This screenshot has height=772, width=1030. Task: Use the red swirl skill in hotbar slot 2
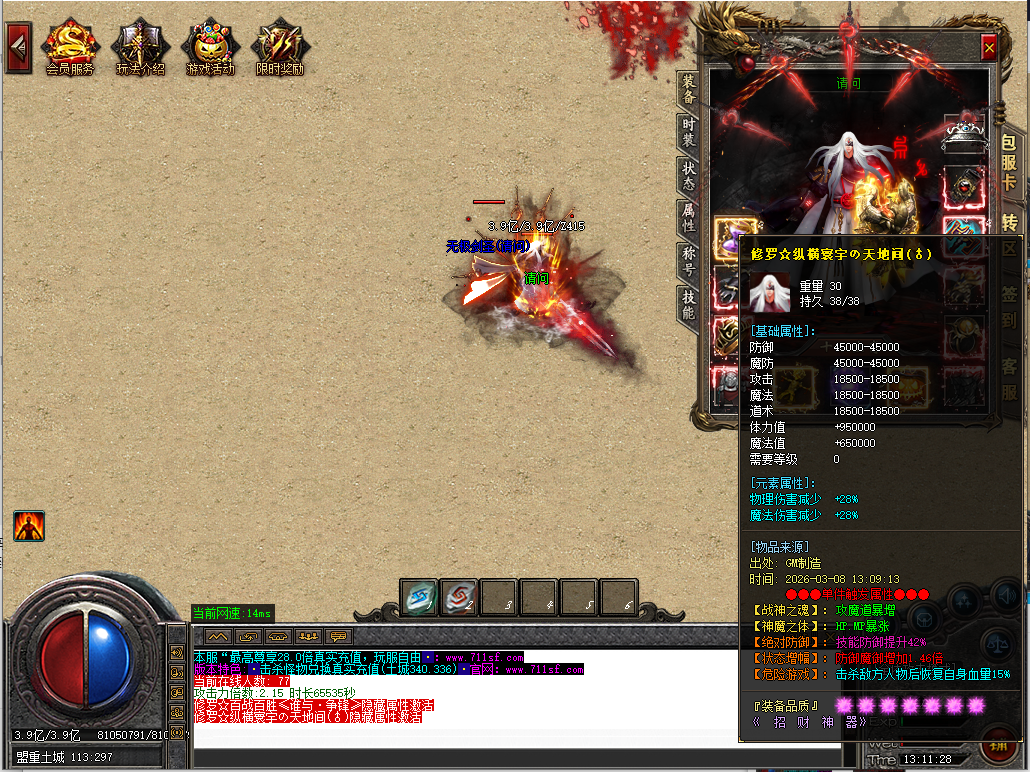coord(459,598)
